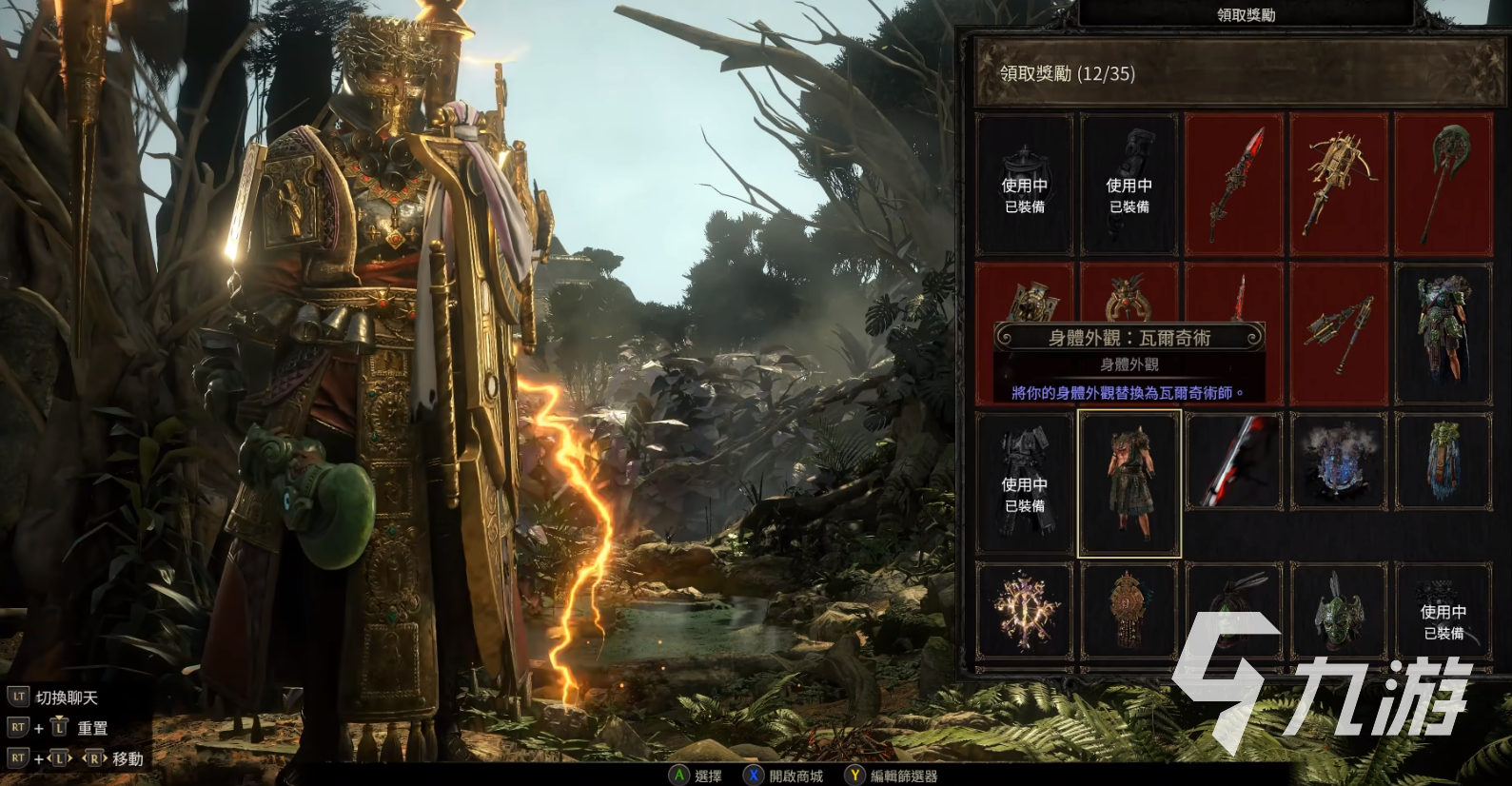Choose the golden crossbow skin

pyautogui.click(x=1339, y=185)
